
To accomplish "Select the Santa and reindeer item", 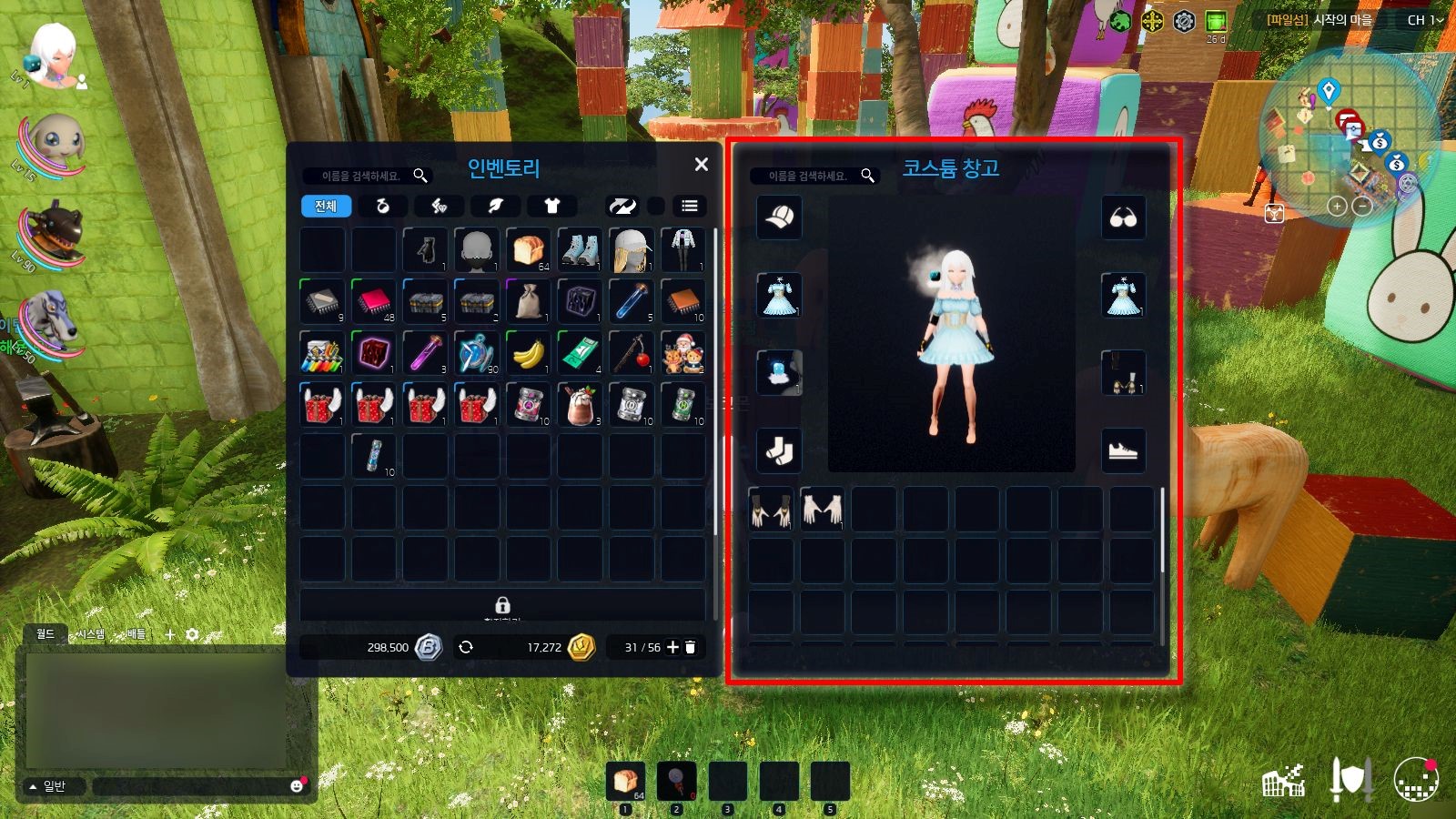I will tap(683, 353).
